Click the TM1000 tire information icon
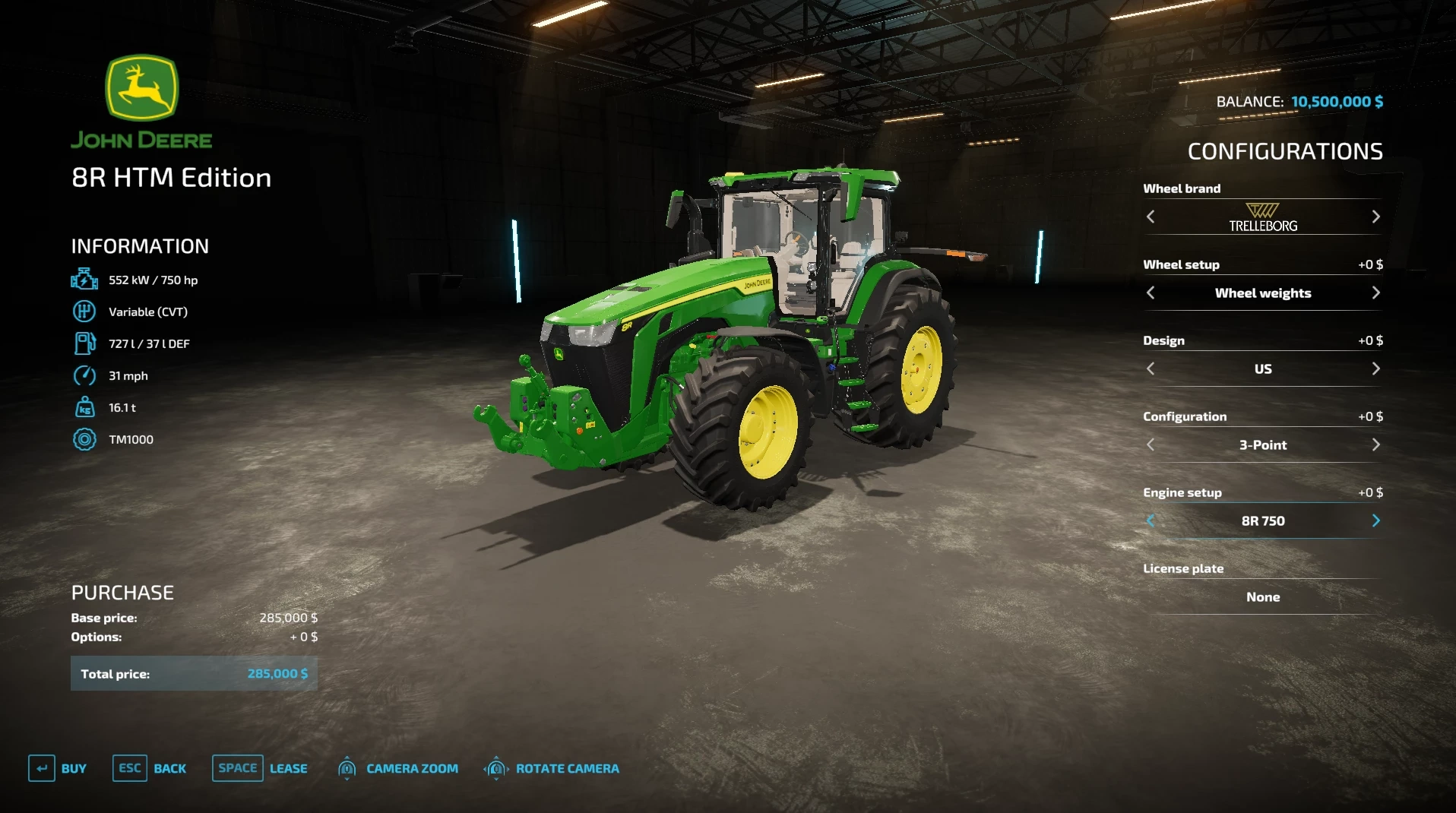Screen dimensions: 1456x813 click(84, 440)
